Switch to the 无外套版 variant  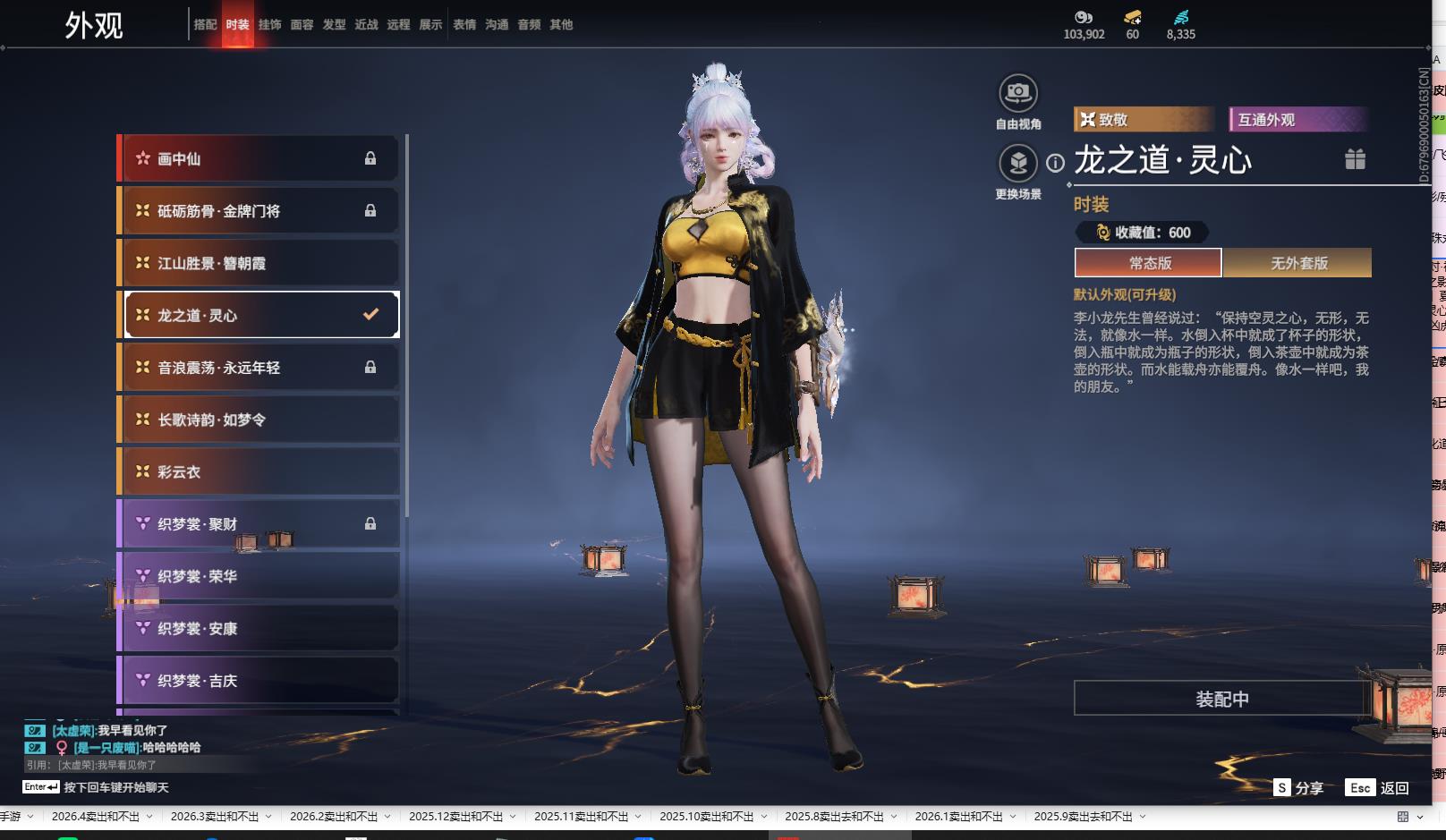point(1298,263)
